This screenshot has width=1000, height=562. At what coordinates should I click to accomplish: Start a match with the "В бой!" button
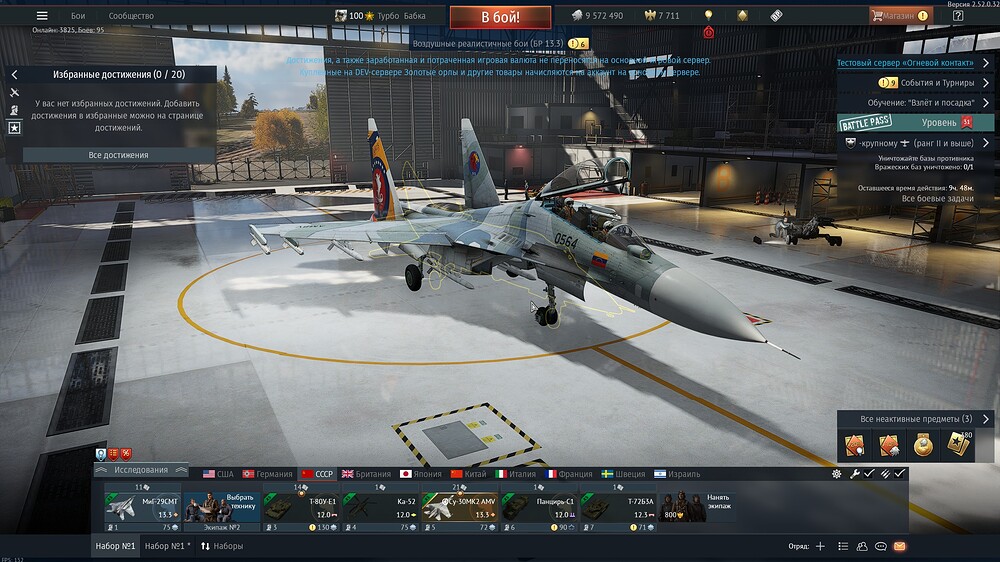point(500,17)
